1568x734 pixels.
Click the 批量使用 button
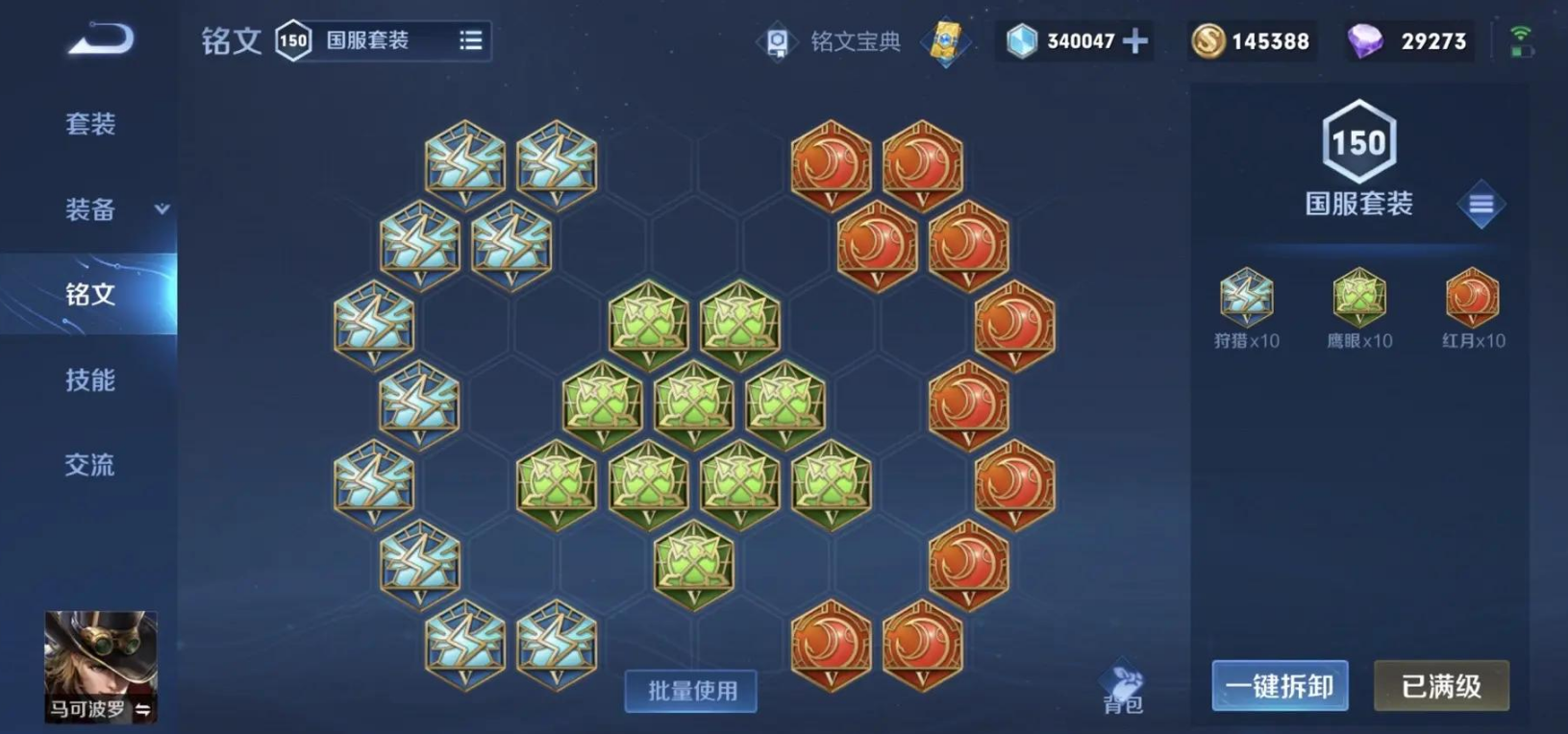pos(690,690)
